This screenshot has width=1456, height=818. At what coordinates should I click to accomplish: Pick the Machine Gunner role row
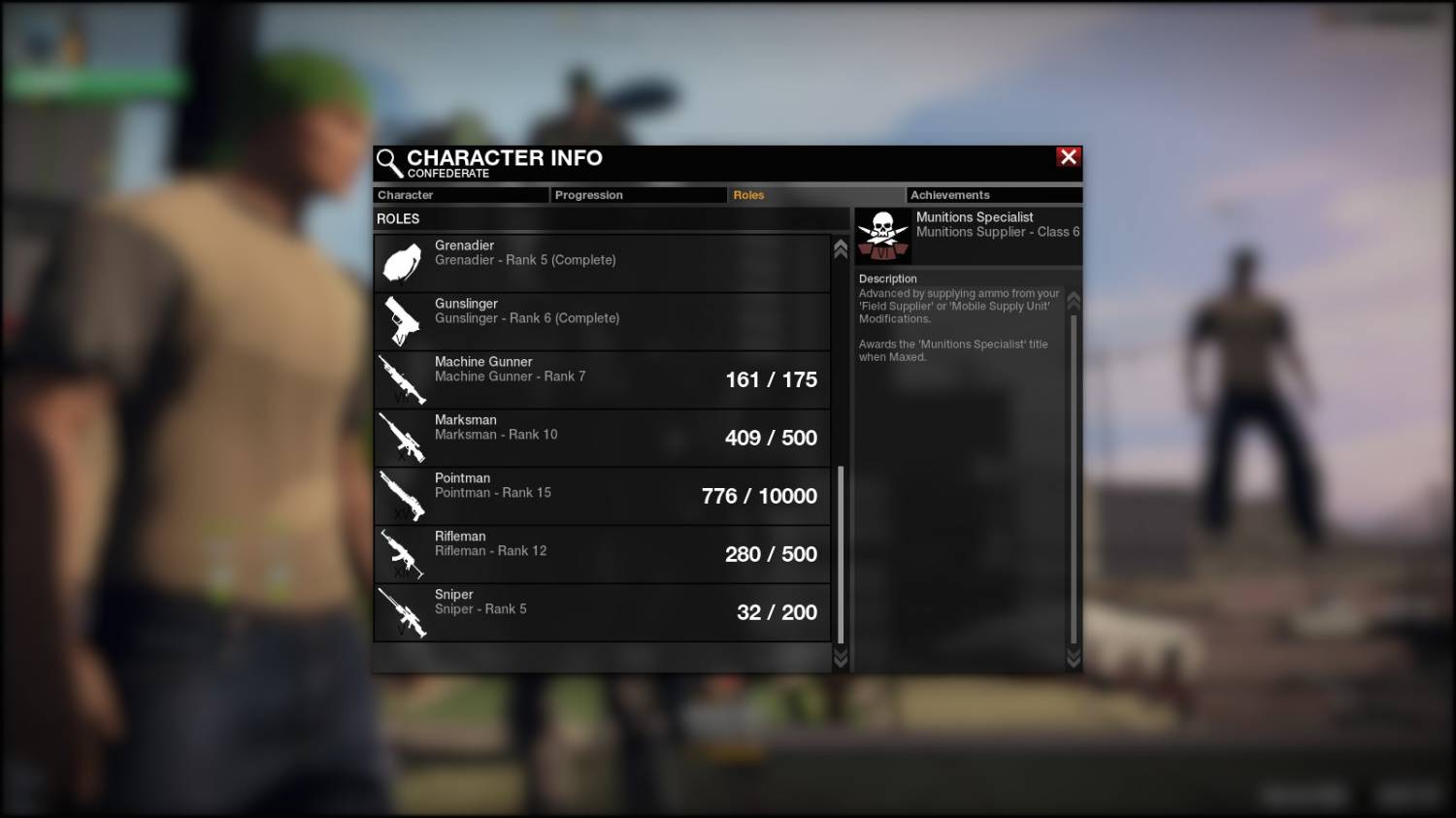[602, 379]
